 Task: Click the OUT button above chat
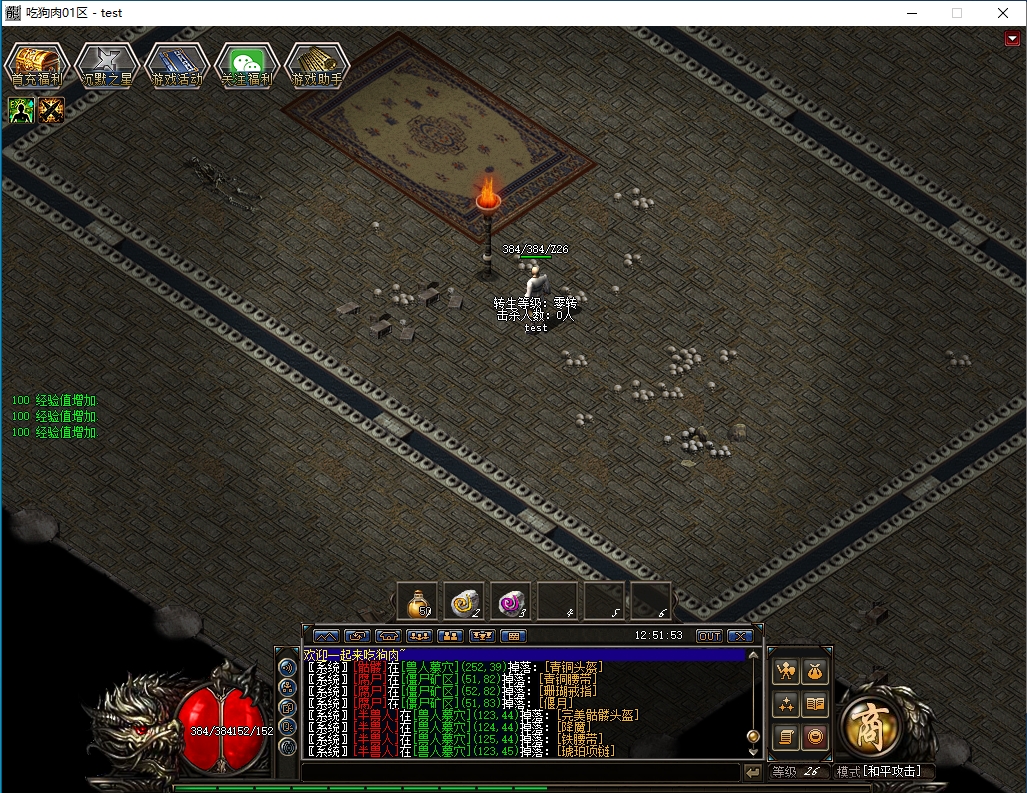pos(709,636)
